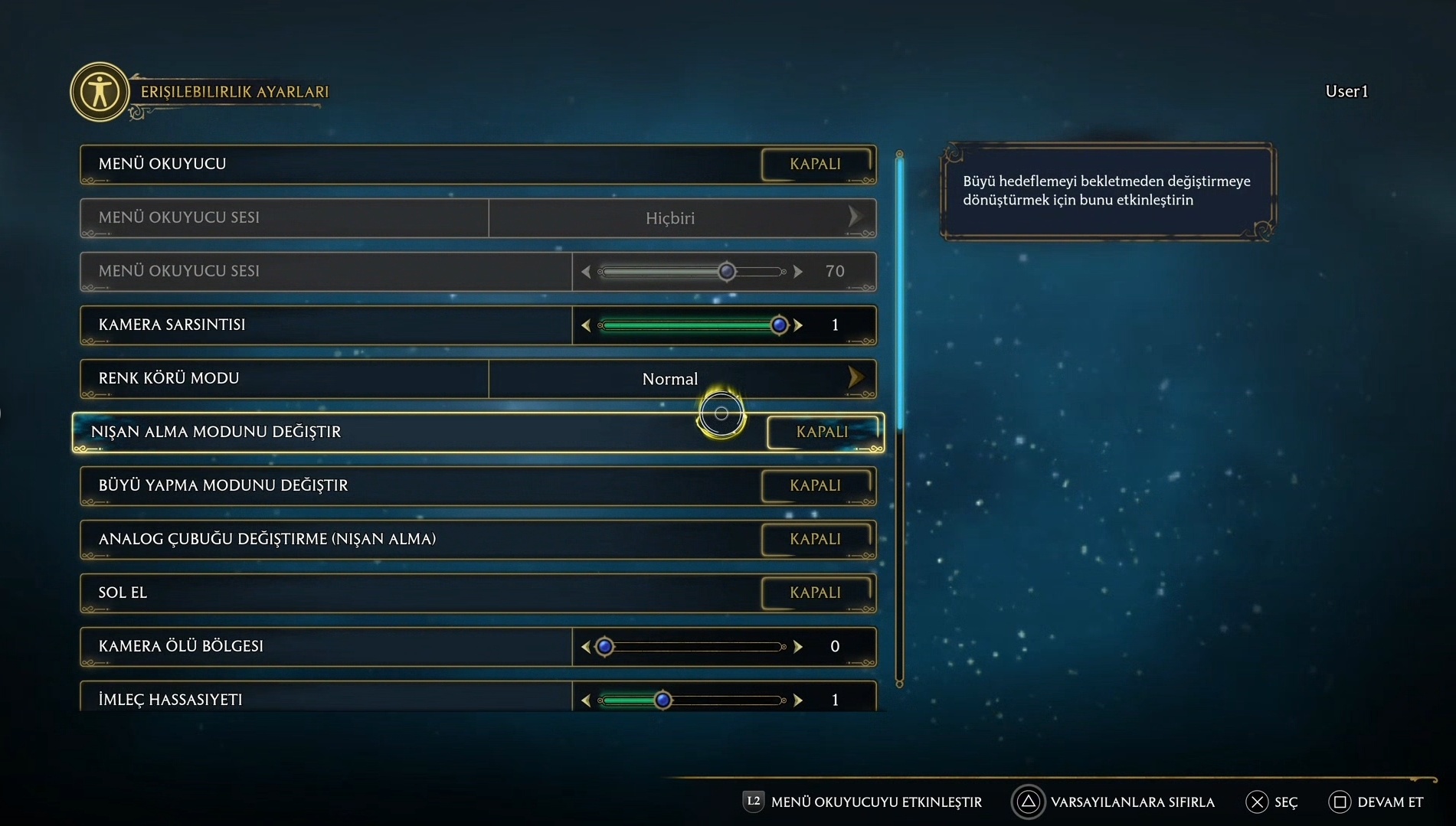The height and width of the screenshot is (826, 1456).
Task: Click Devam Et to continue
Action: (1376, 802)
